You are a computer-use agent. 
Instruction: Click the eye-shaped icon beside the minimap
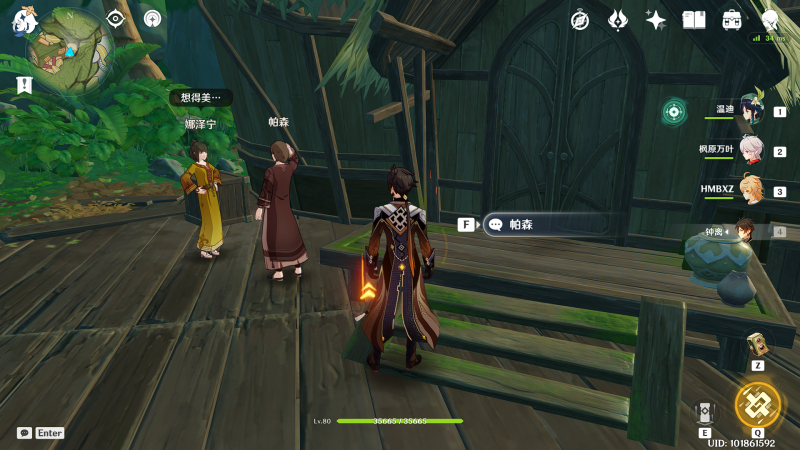pyautogui.click(x=116, y=18)
